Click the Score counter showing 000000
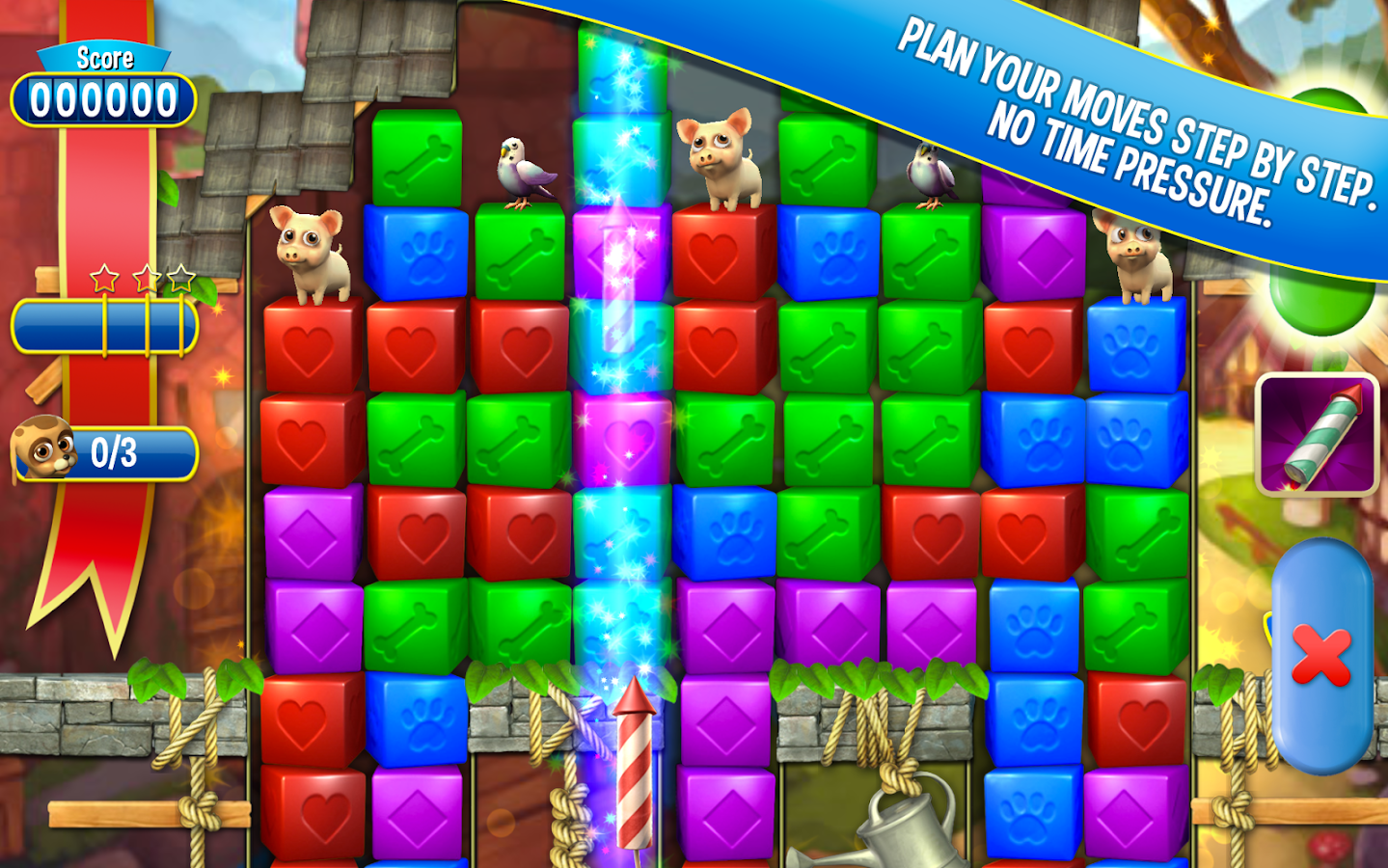Image resolution: width=1388 pixels, height=868 pixels. click(103, 96)
